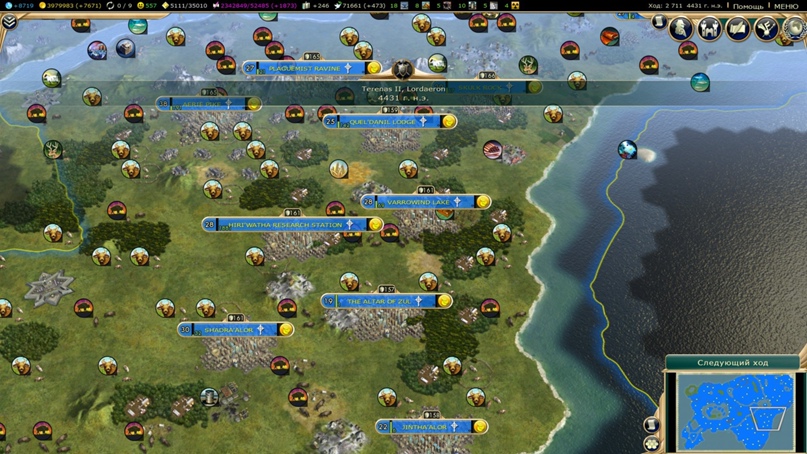Click the minimap to move the view
The width and height of the screenshot is (807, 454).
pos(735,410)
